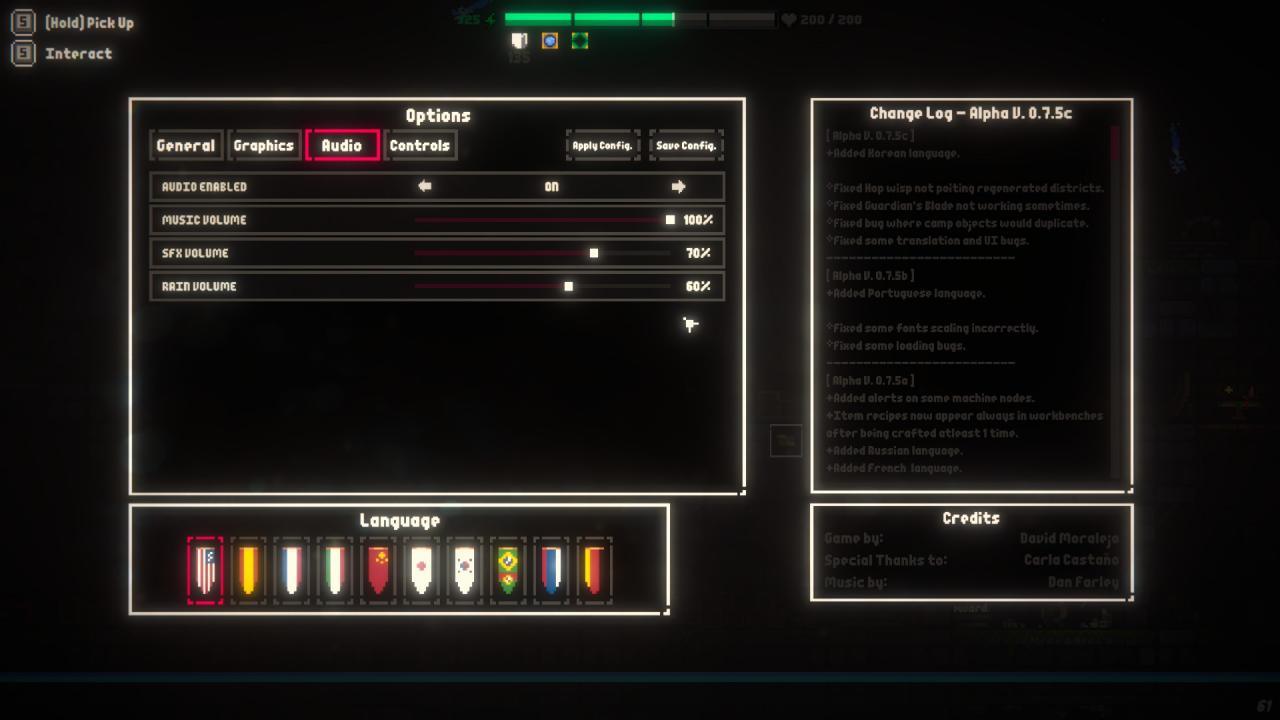The image size is (1280, 720).
Task: Switch to the Graphics tab
Action: tap(264, 145)
